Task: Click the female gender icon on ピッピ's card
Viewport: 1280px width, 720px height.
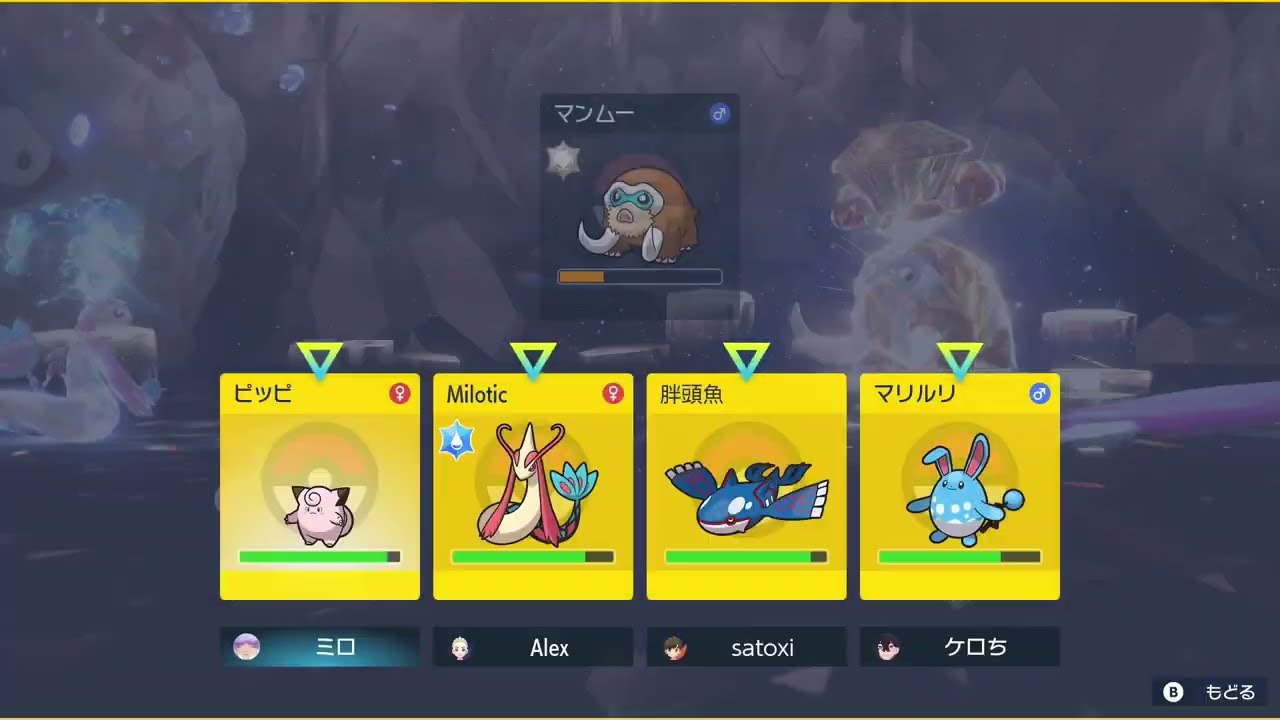Action: [399, 394]
